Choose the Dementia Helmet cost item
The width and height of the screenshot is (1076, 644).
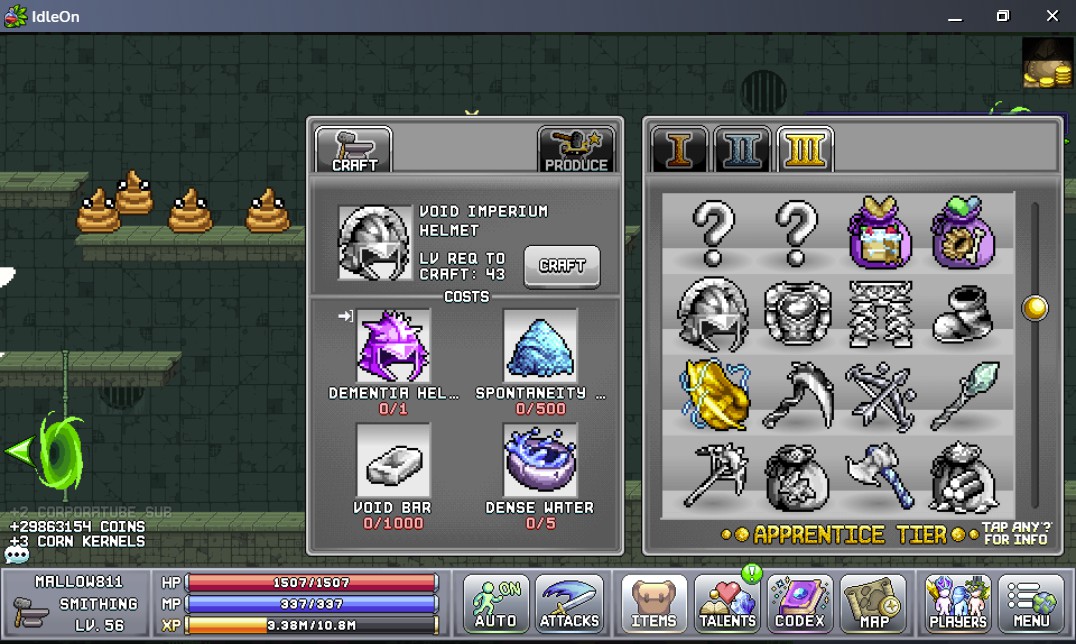pos(394,346)
